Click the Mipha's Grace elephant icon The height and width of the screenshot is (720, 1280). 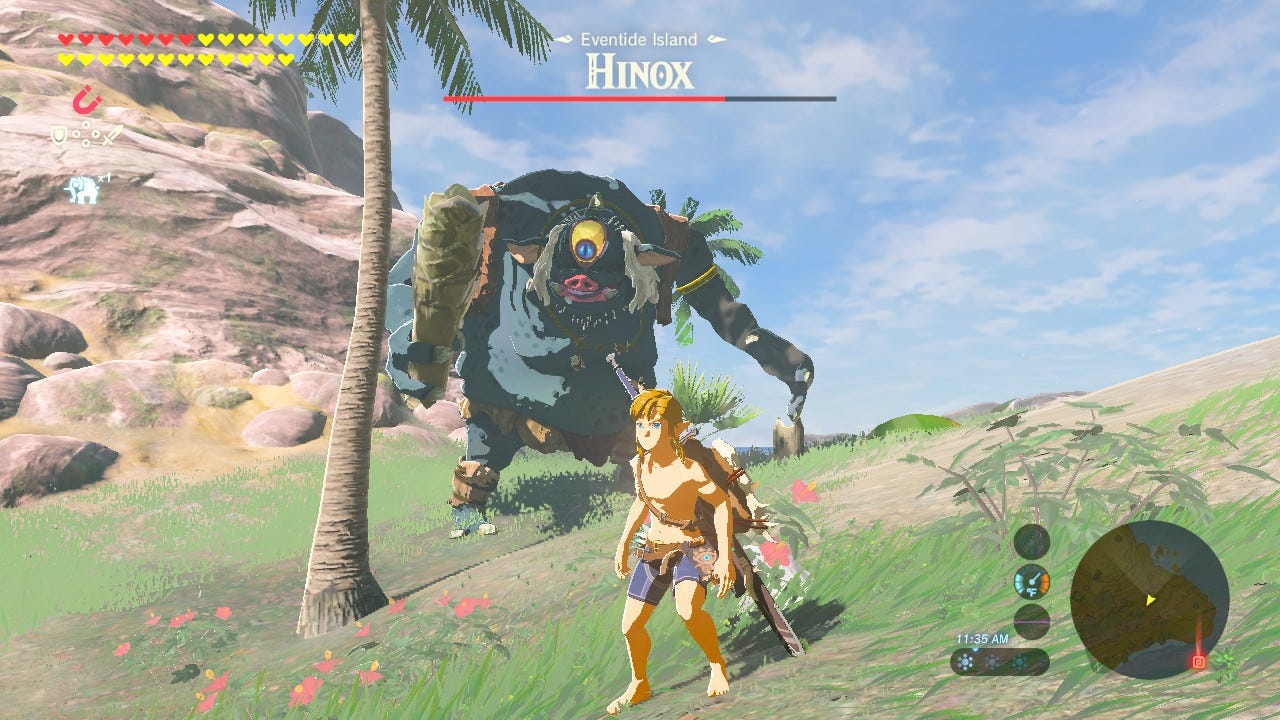pos(82,188)
